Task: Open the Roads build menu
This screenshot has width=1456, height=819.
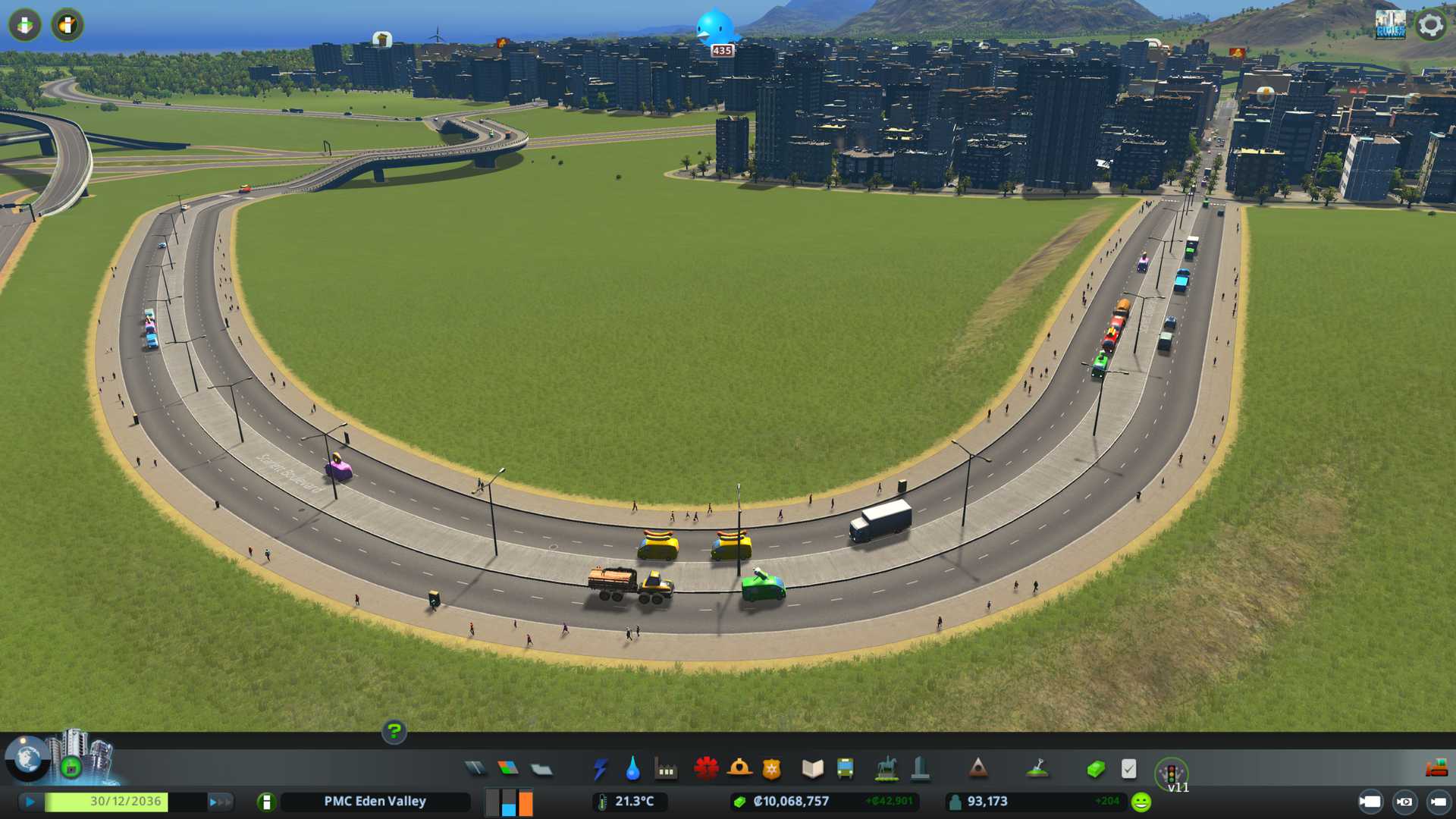Action: [475, 769]
